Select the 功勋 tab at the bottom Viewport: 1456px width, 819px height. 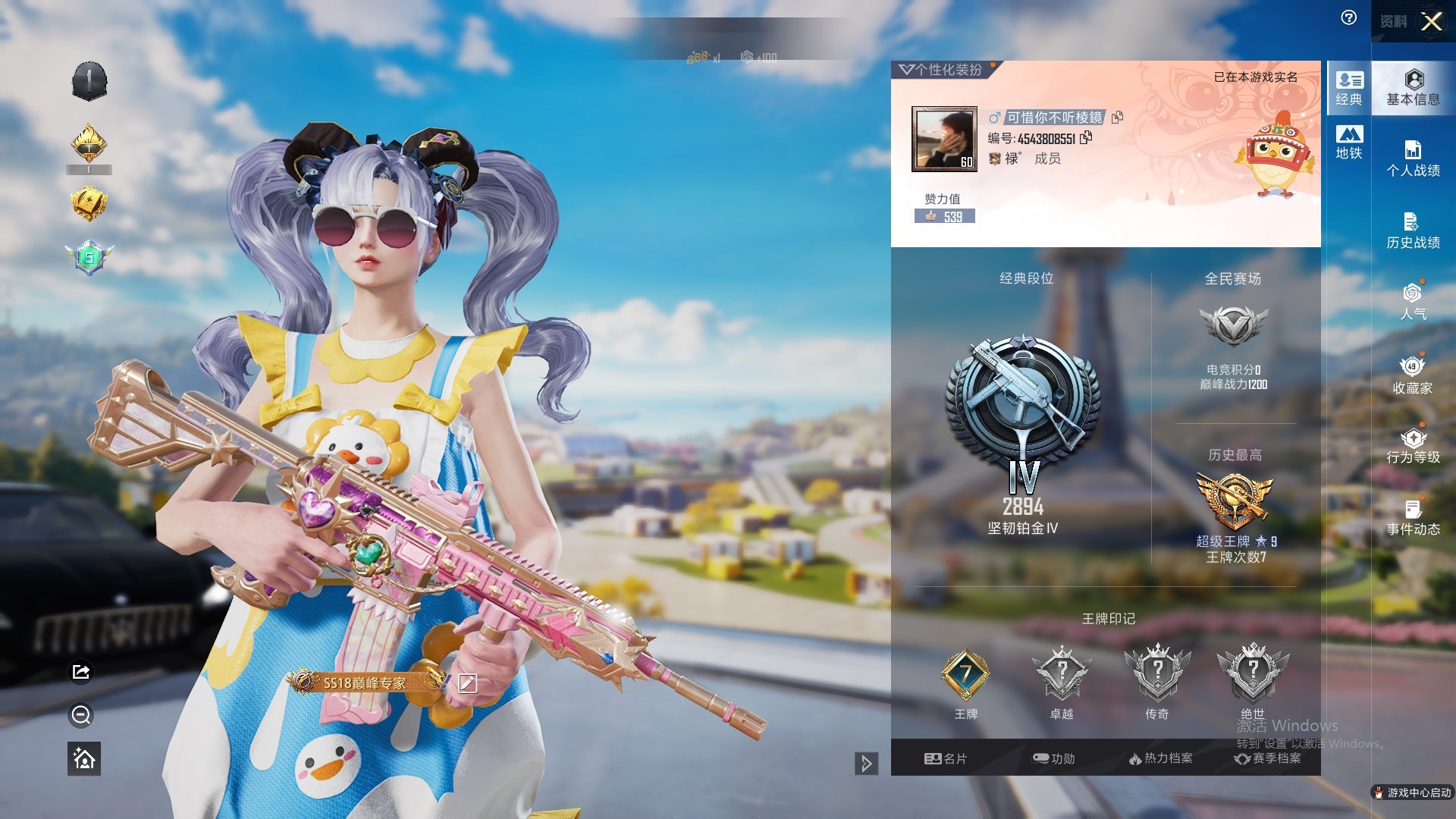pos(1054,758)
